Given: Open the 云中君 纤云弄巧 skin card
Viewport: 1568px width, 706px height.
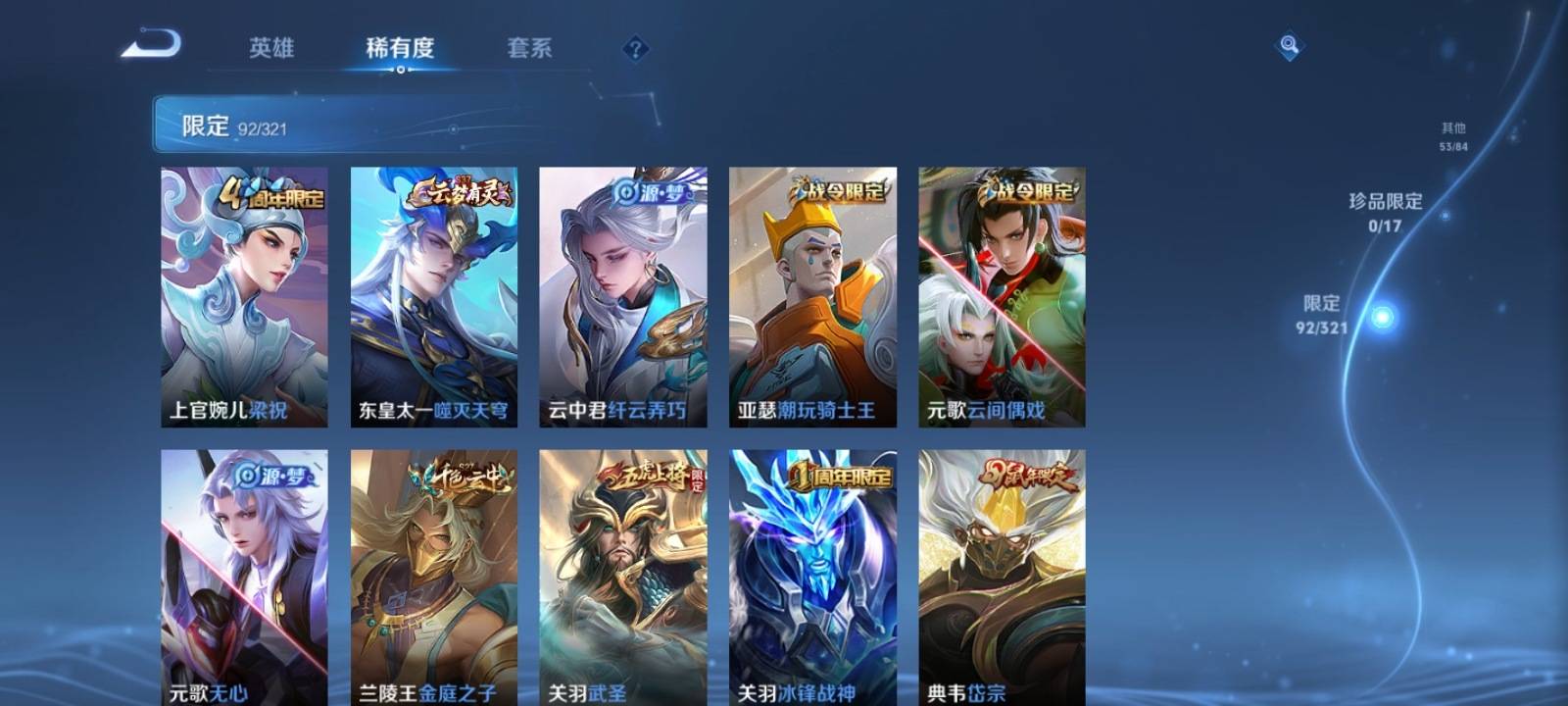Looking at the screenshot, I should (x=622, y=296).
